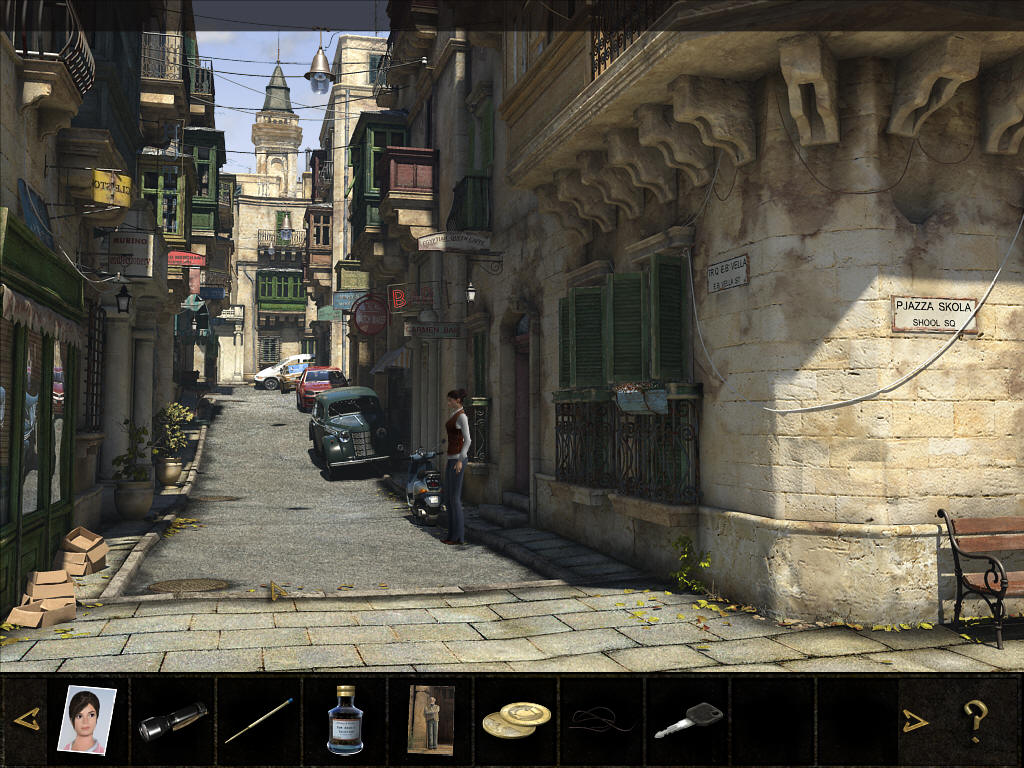The height and width of the screenshot is (768, 1024).
Task: Select the thin paintbrush inventory item
Action: pyautogui.click(x=258, y=720)
